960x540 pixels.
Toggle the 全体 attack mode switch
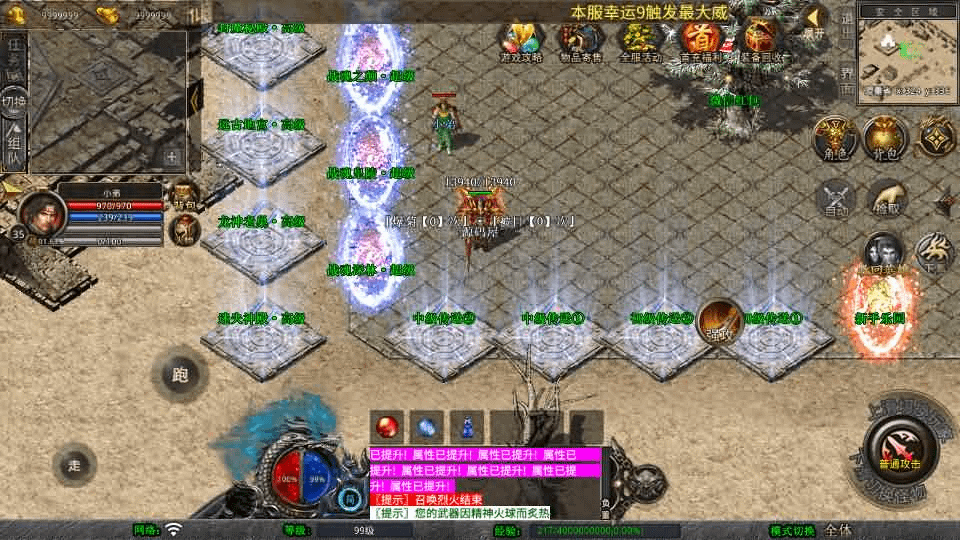[x=838, y=530]
